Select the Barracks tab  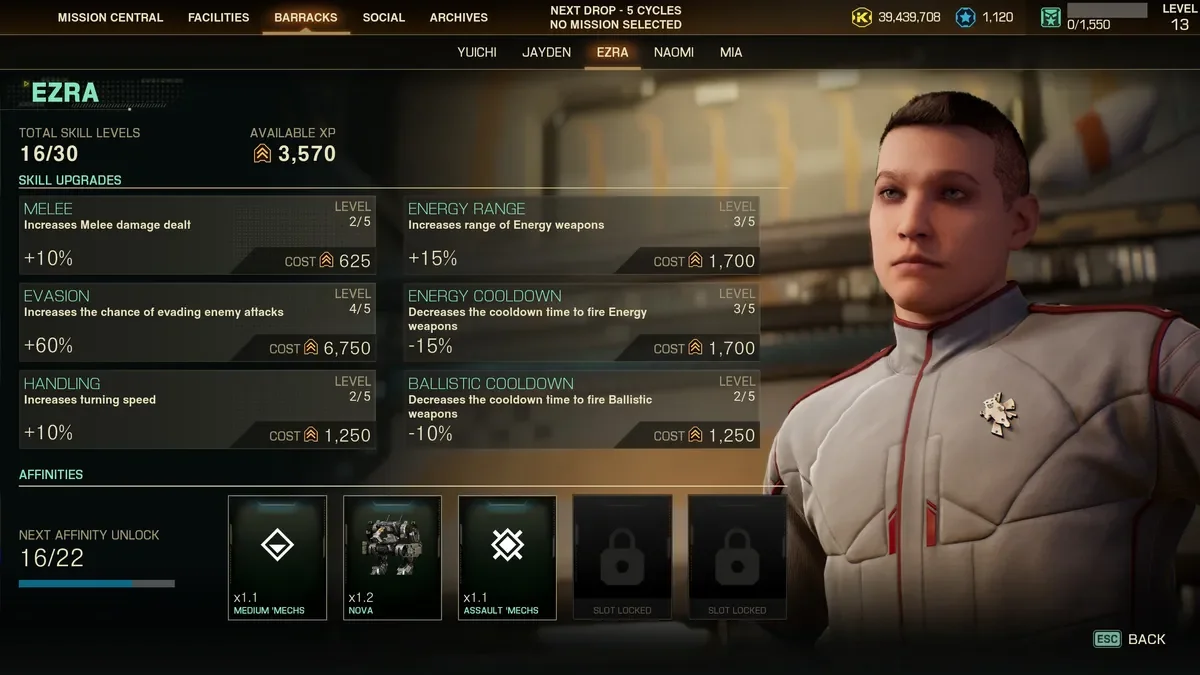(306, 17)
